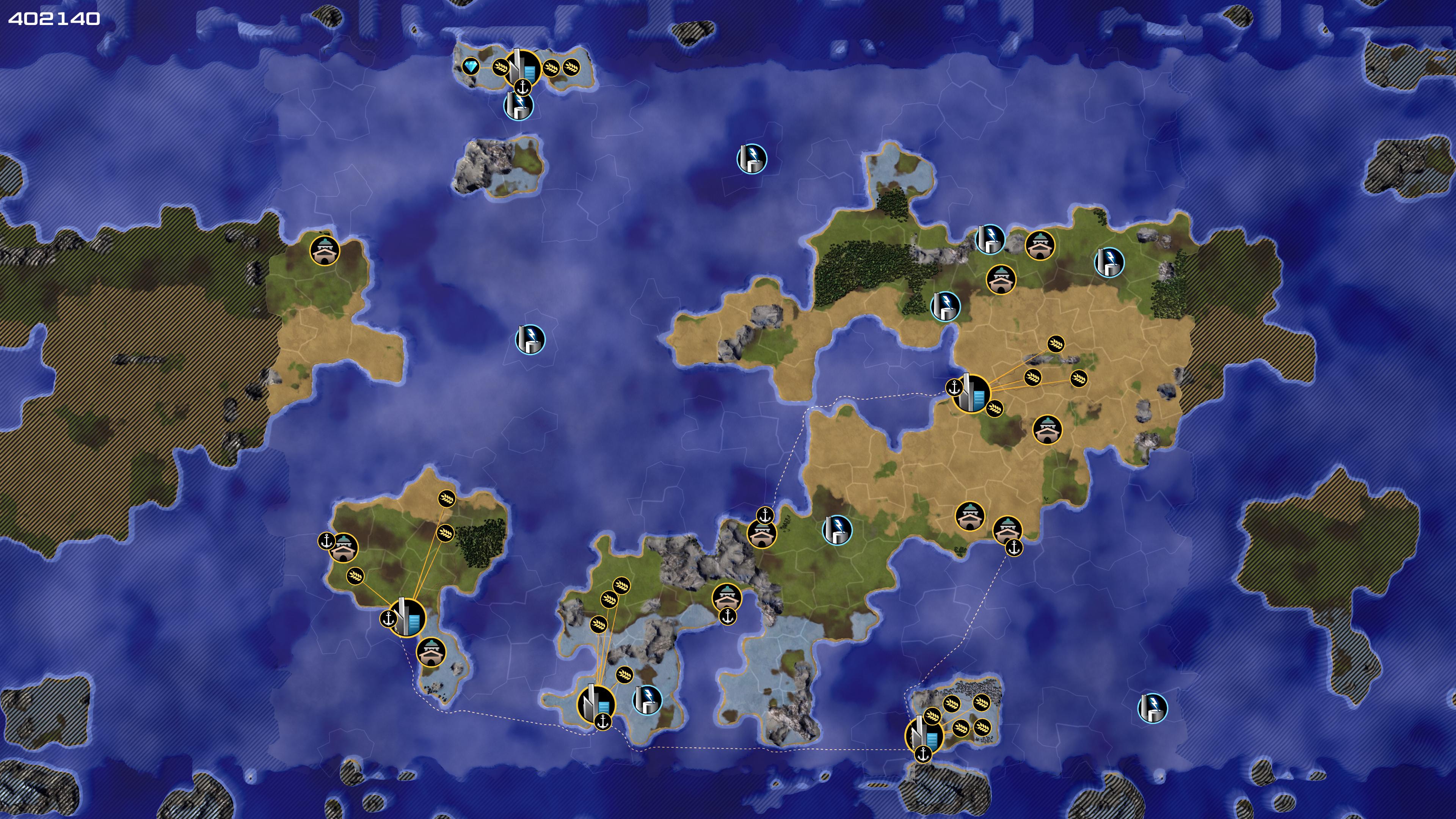Select the domed outpost beside the shaded western landmass
The image size is (1456, 819).
click(325, 250)
